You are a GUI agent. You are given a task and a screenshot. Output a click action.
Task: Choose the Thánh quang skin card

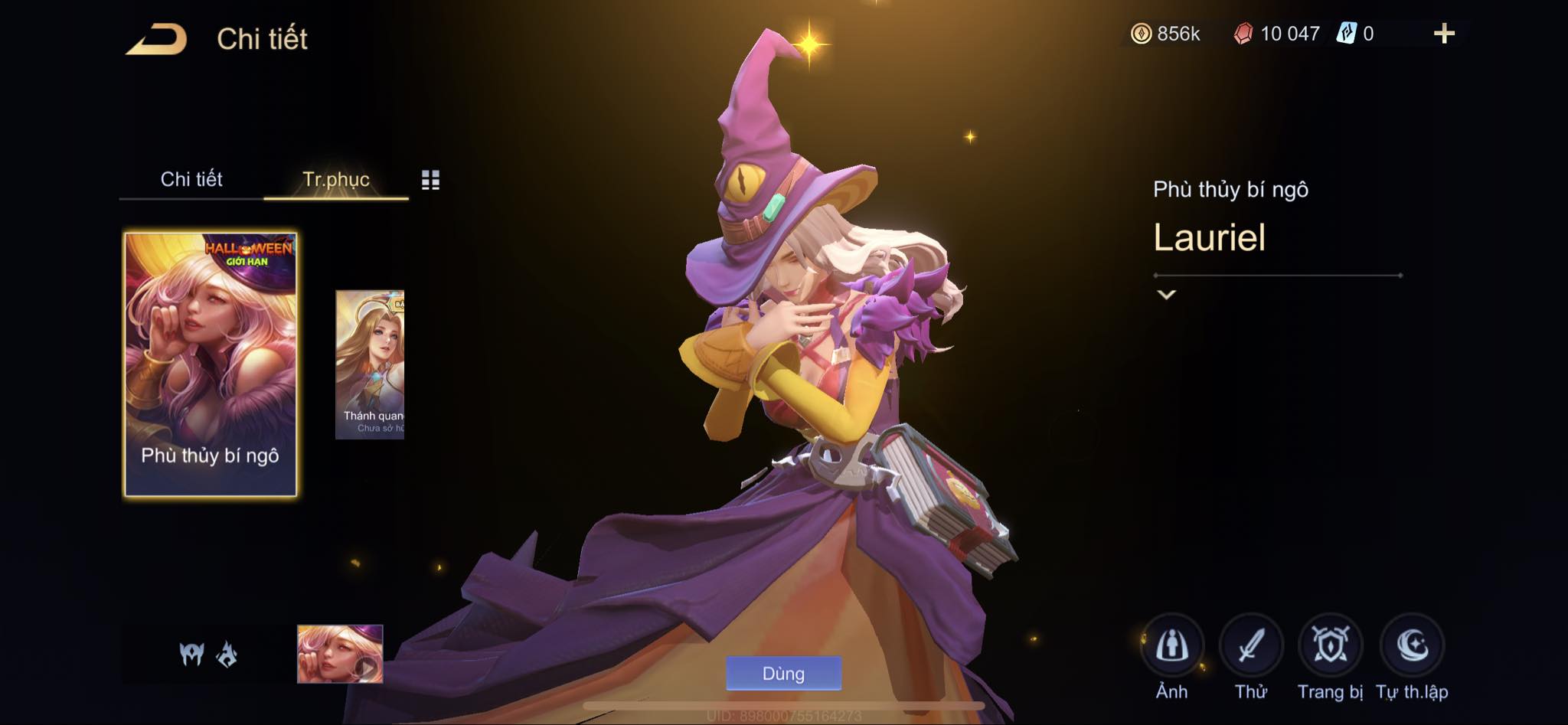pos(370,364)
